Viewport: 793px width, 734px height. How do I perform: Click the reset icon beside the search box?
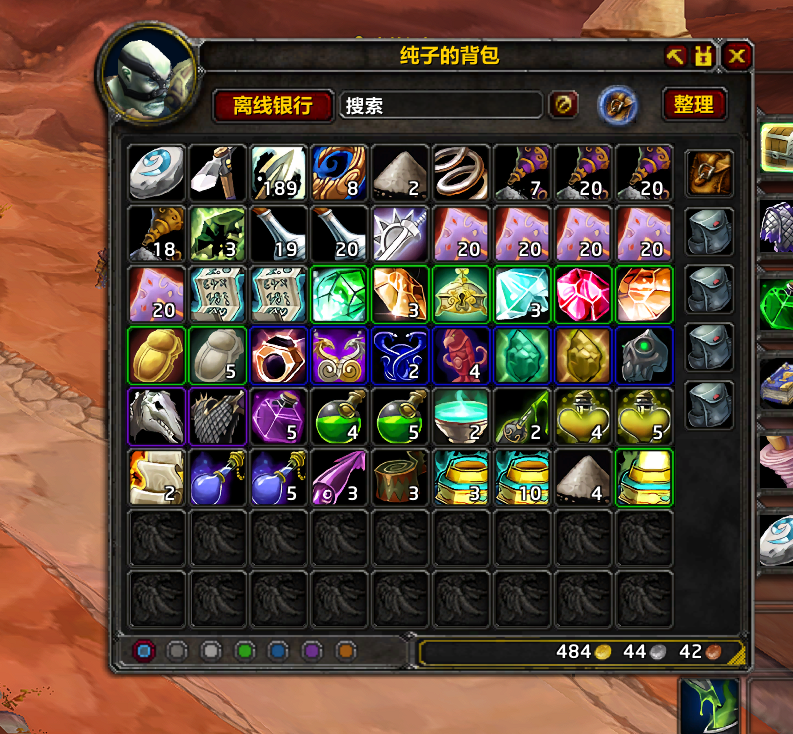point(563,105)
